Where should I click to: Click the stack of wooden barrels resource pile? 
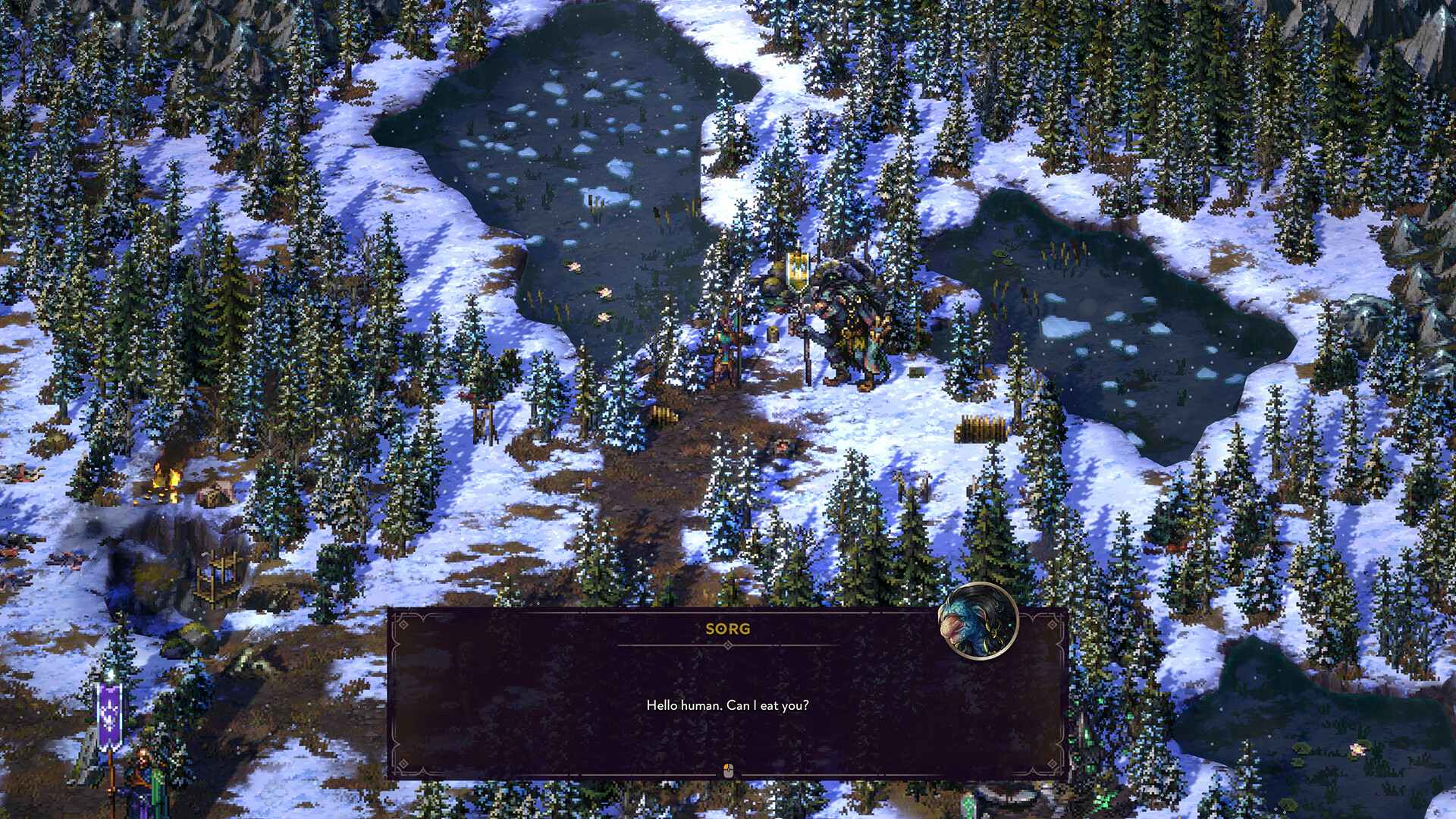coord(982,428)
